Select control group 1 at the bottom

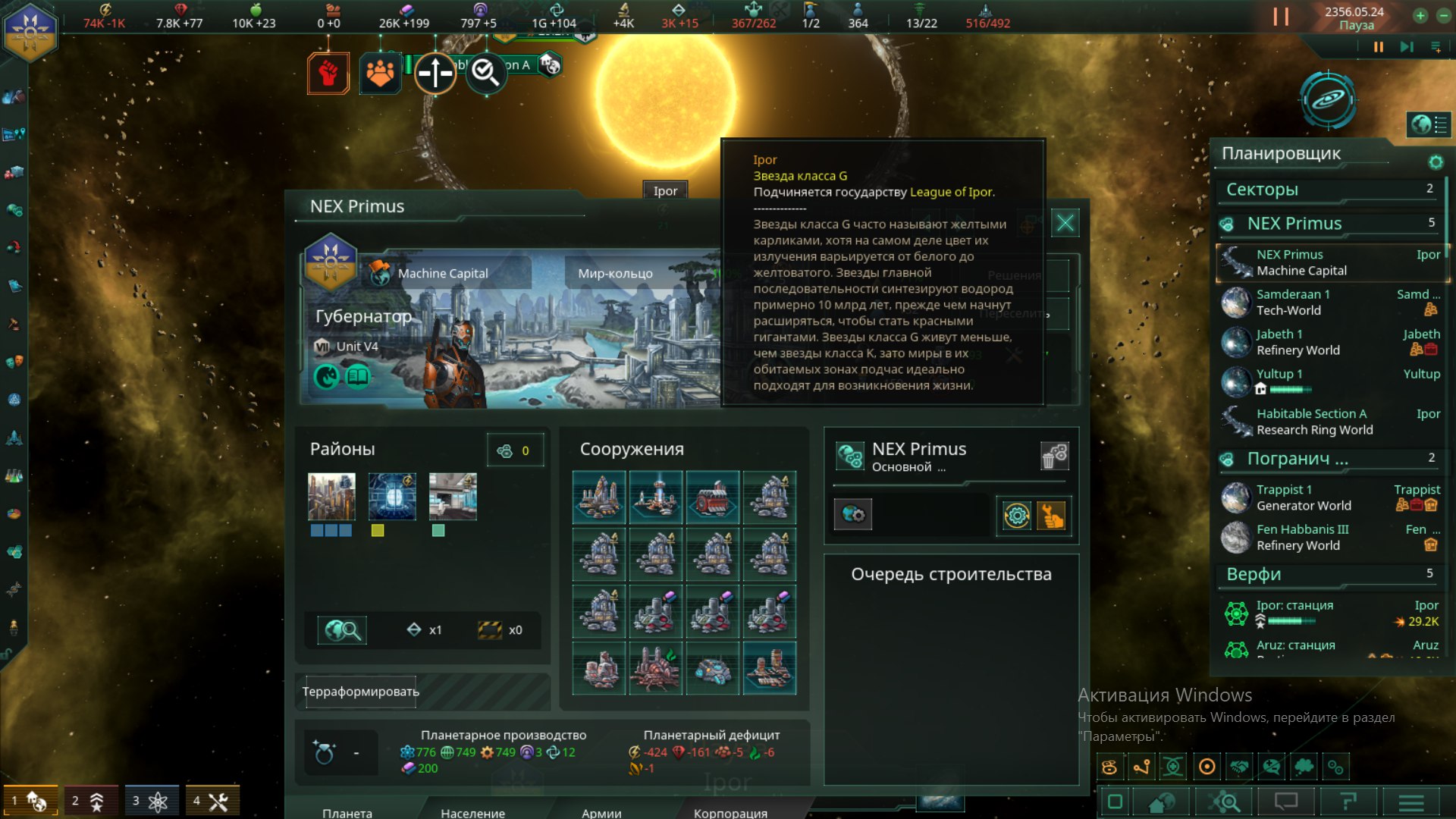(30, 801)
